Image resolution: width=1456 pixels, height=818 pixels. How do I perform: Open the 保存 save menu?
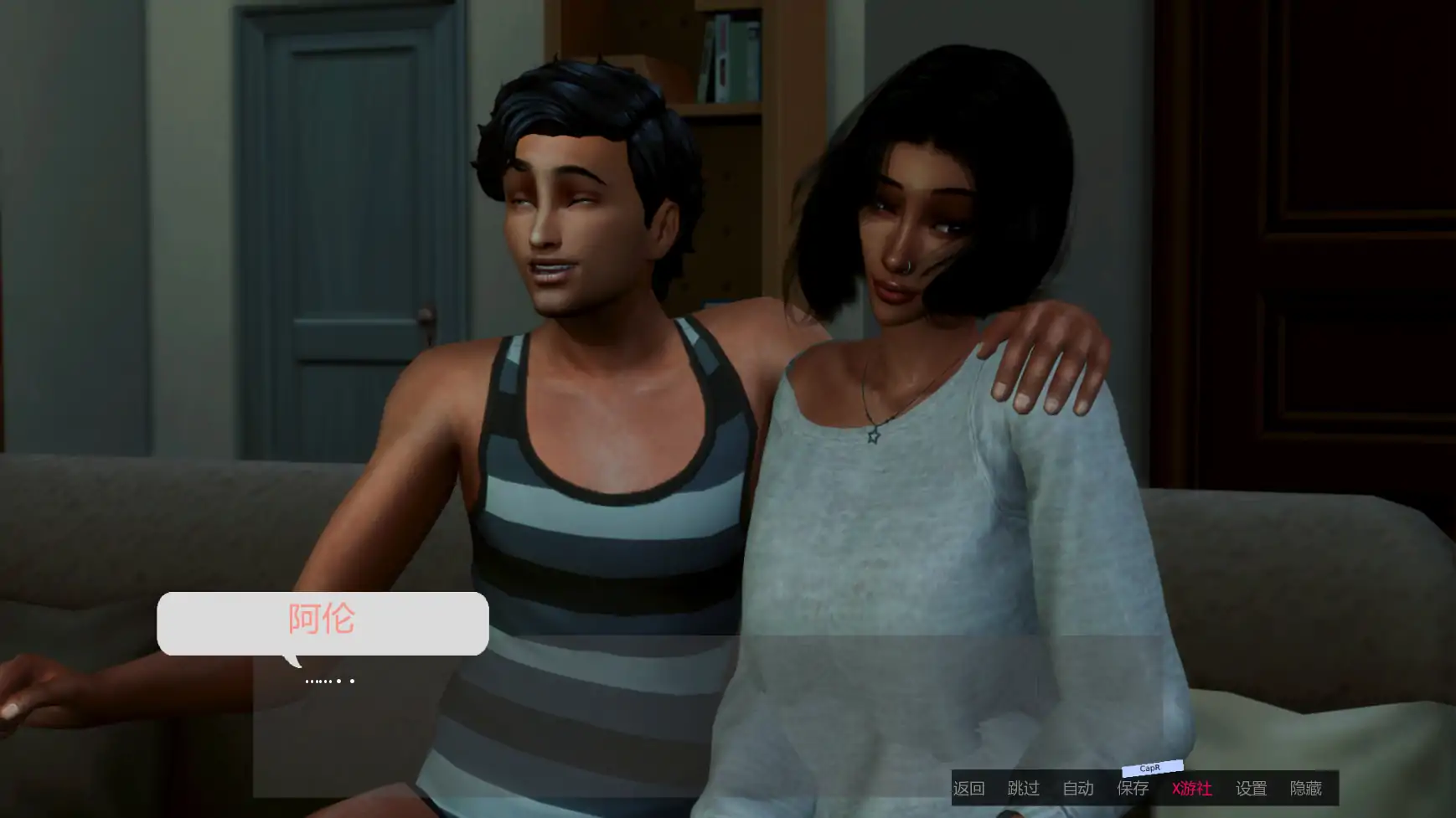1133,789
